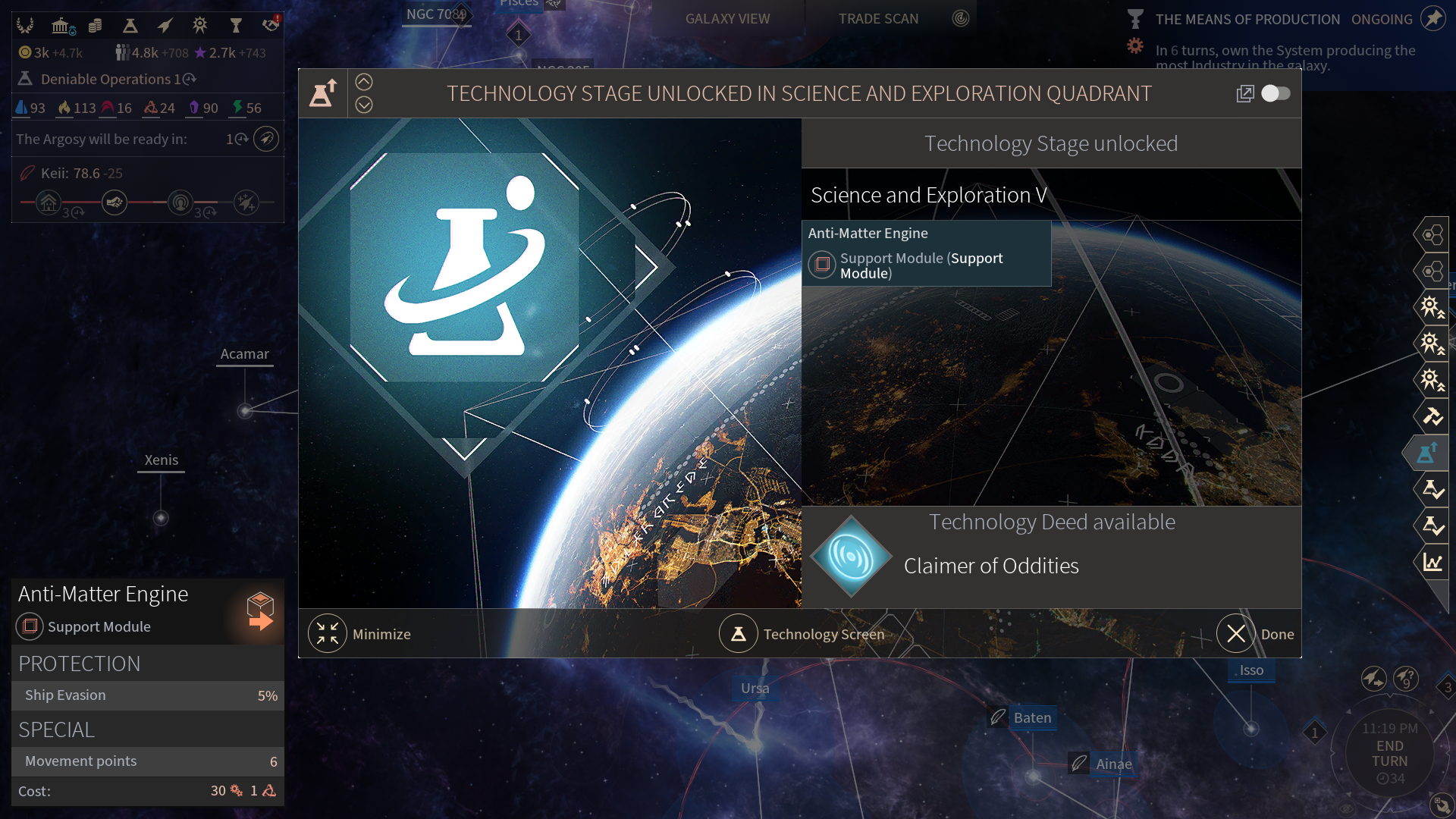Minimize the technology notification
This screenshot has height=819, width=1456.
pos(328,633)
